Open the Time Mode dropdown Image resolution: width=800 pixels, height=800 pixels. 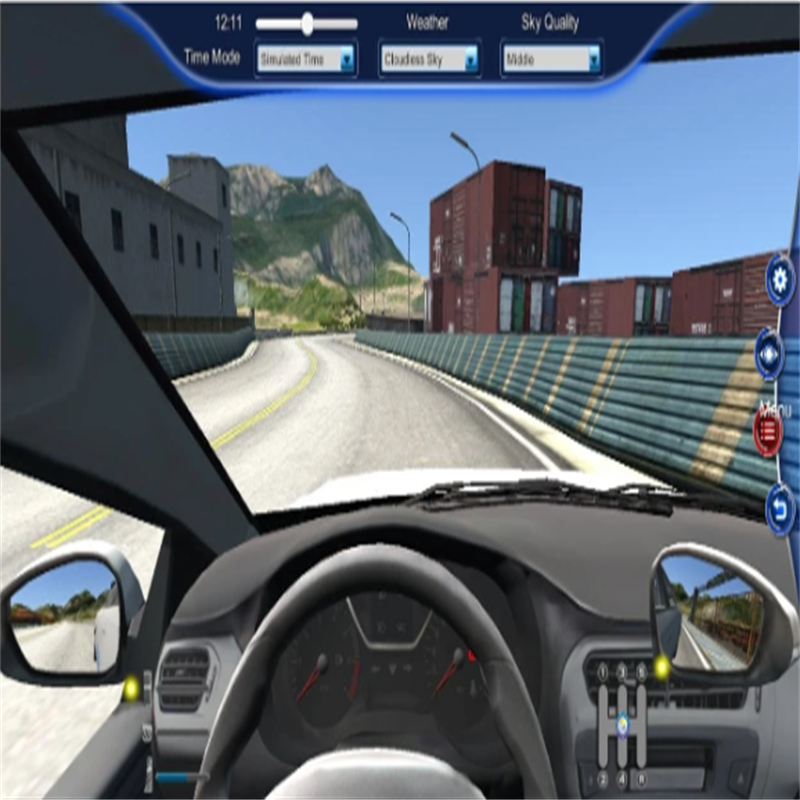tap(306, 60)
